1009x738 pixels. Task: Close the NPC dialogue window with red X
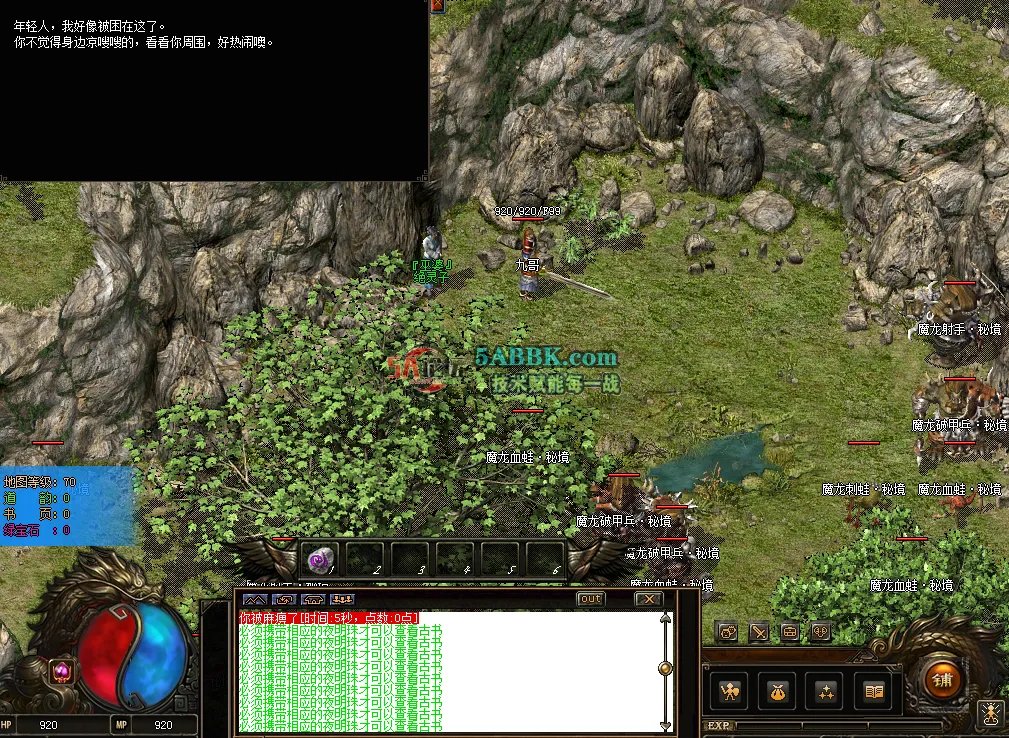click(437, 5)
